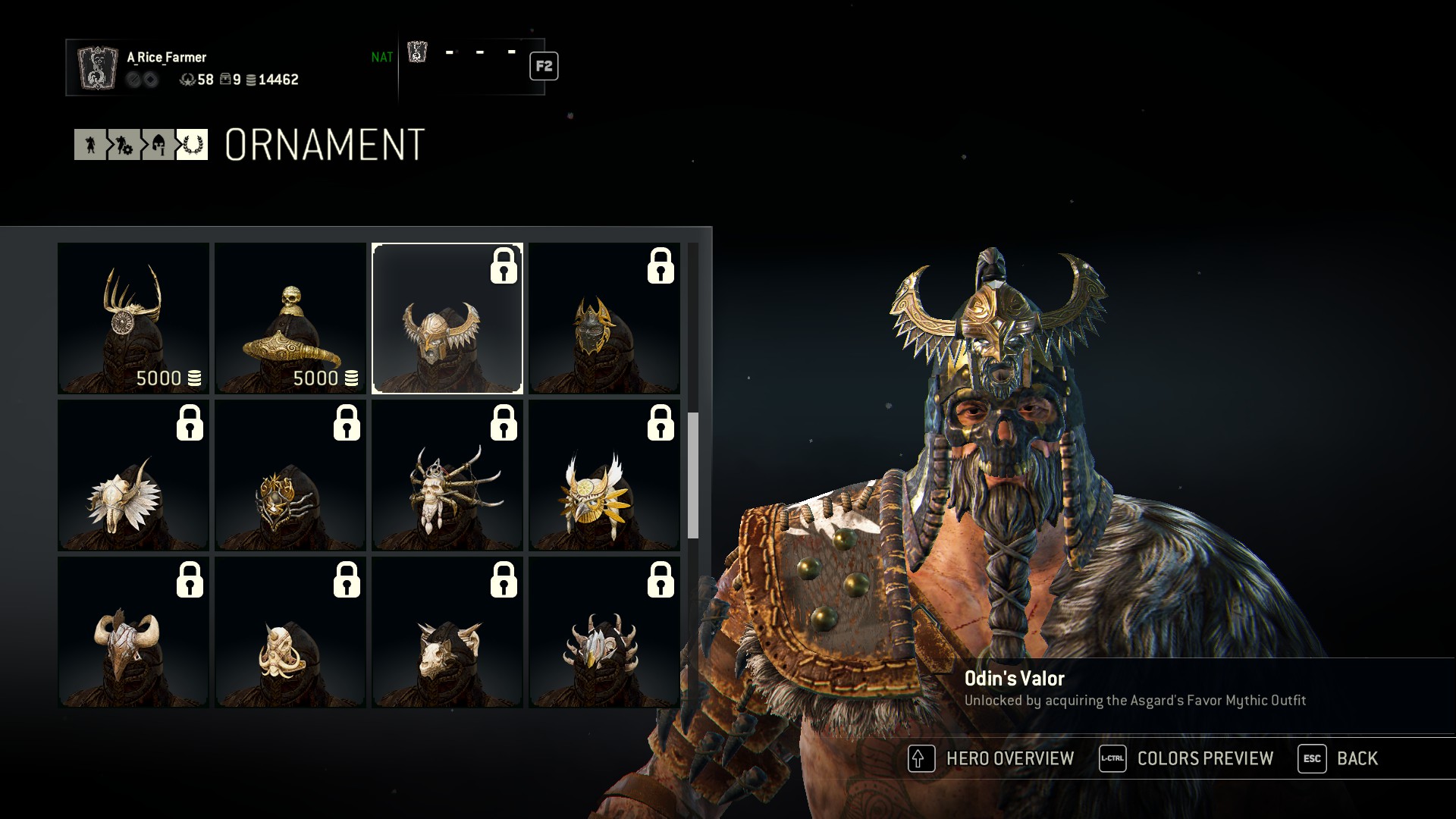Select the locked dark gold crown ornament
The width and height of the screenshot is (1456, 819).
604,318
